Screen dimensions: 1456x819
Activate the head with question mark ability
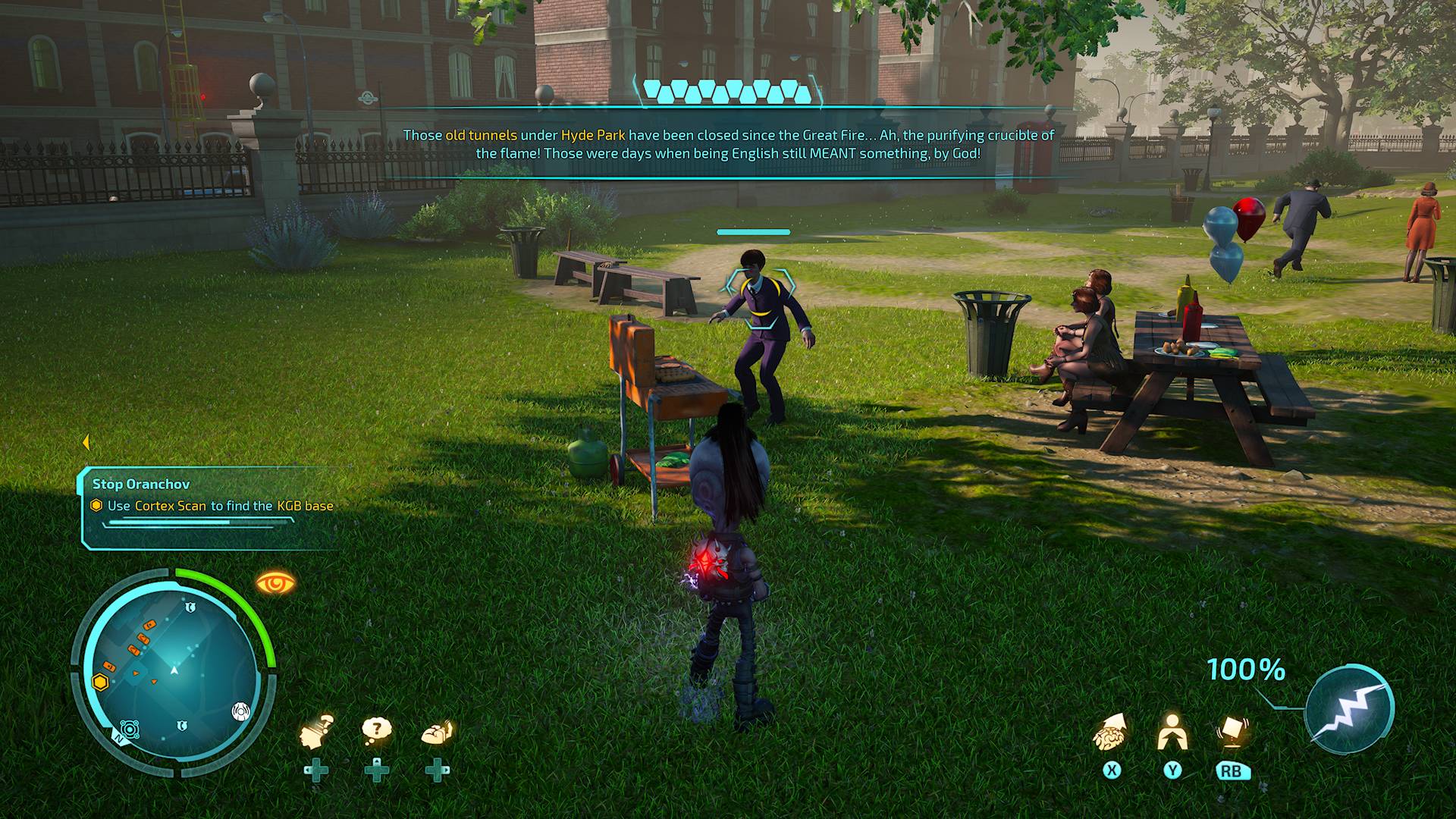(316, 732)
